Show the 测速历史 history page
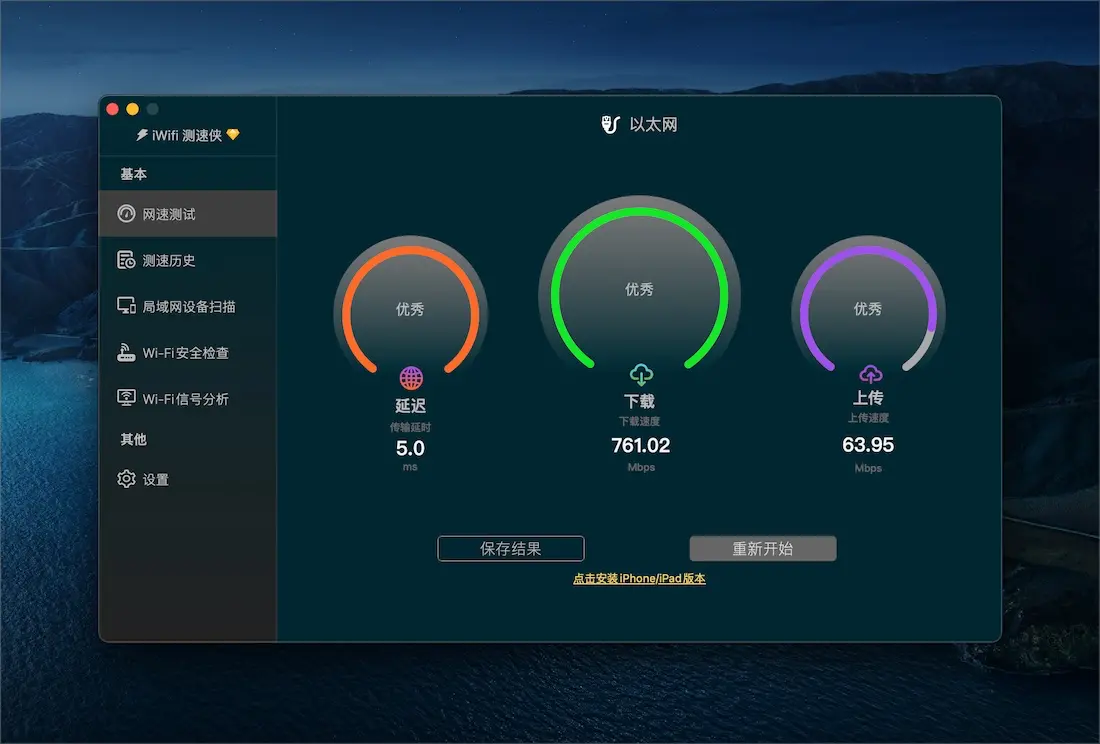The width and height of the screenshot is (1100, 744). 169,261
